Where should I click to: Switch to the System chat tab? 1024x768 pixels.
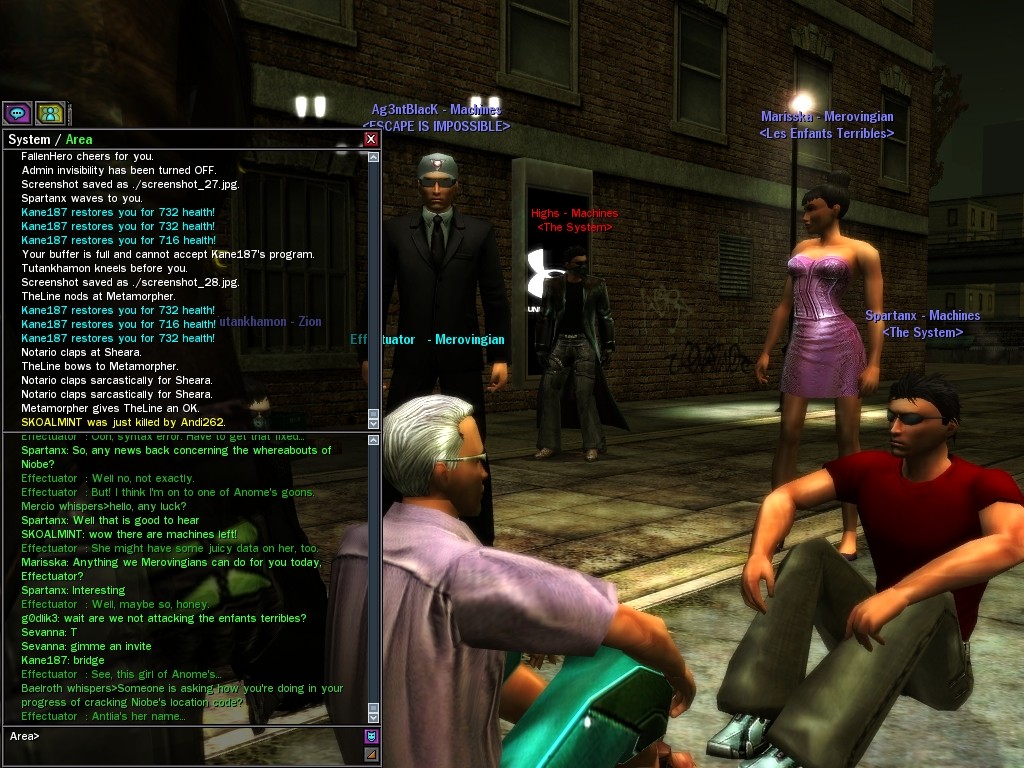(x=29, y=139)
